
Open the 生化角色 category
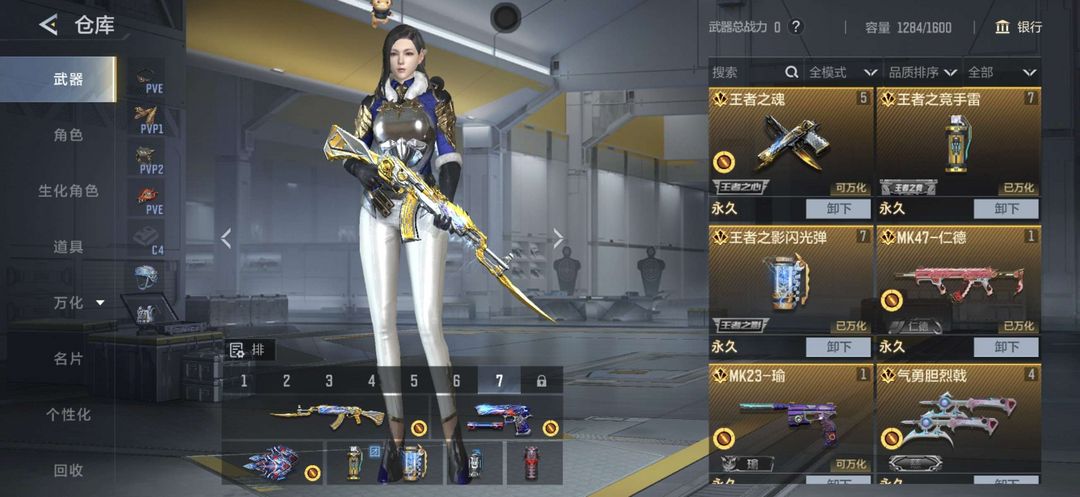coord(68,190)
